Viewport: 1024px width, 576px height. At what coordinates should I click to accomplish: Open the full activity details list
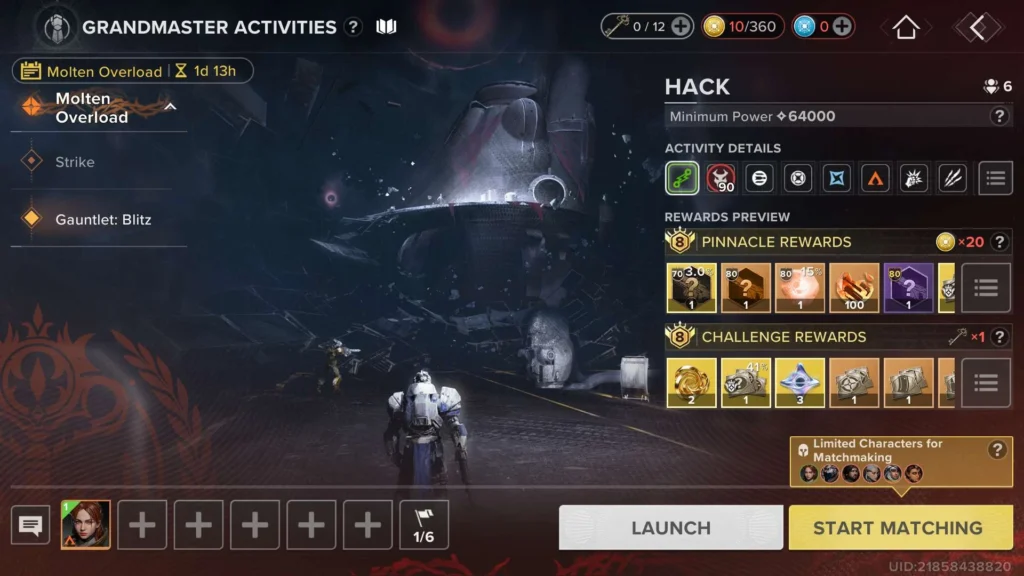995,178
